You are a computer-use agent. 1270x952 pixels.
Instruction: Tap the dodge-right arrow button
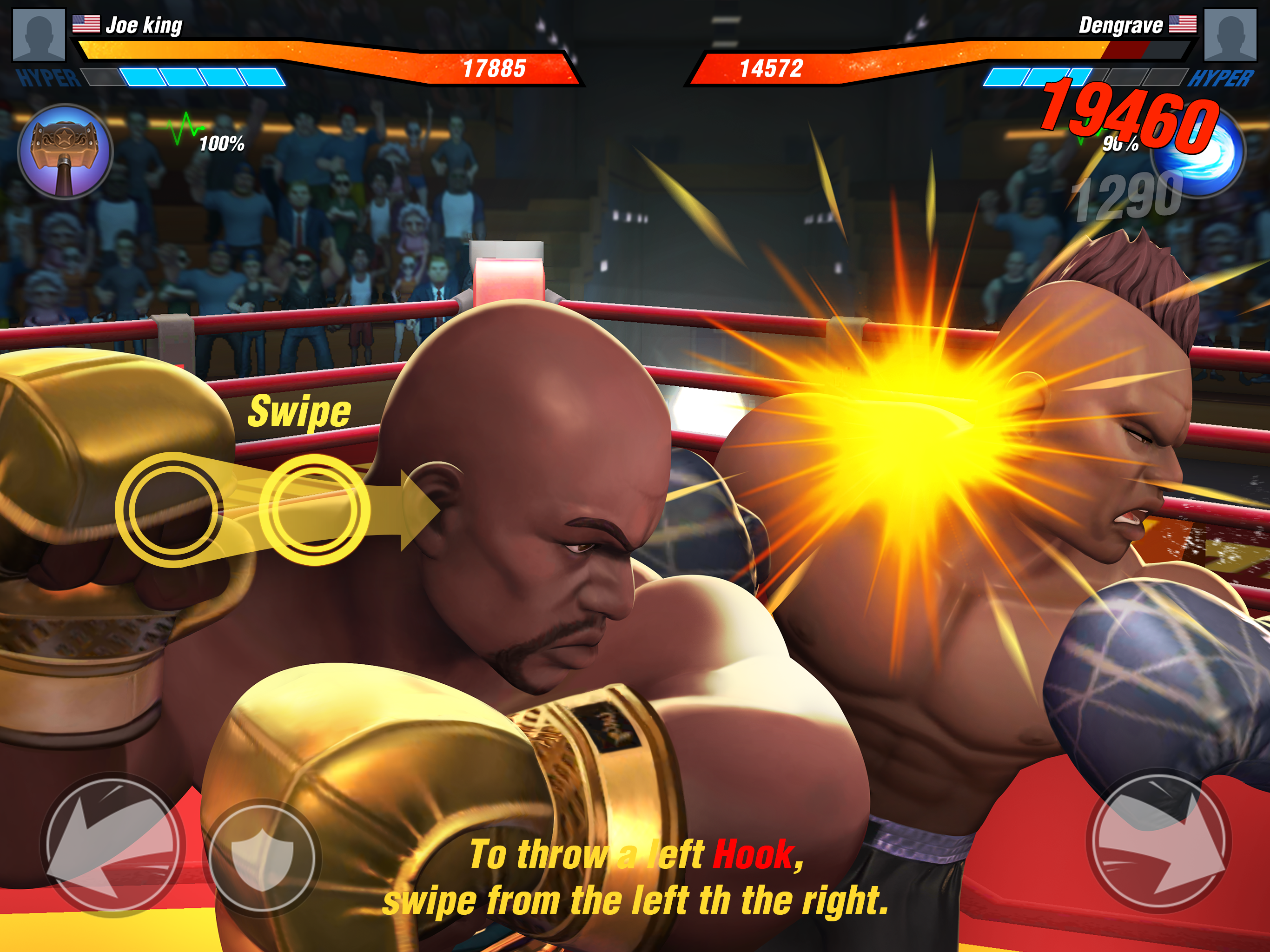pyautogui.click(x=1158, y=842)
